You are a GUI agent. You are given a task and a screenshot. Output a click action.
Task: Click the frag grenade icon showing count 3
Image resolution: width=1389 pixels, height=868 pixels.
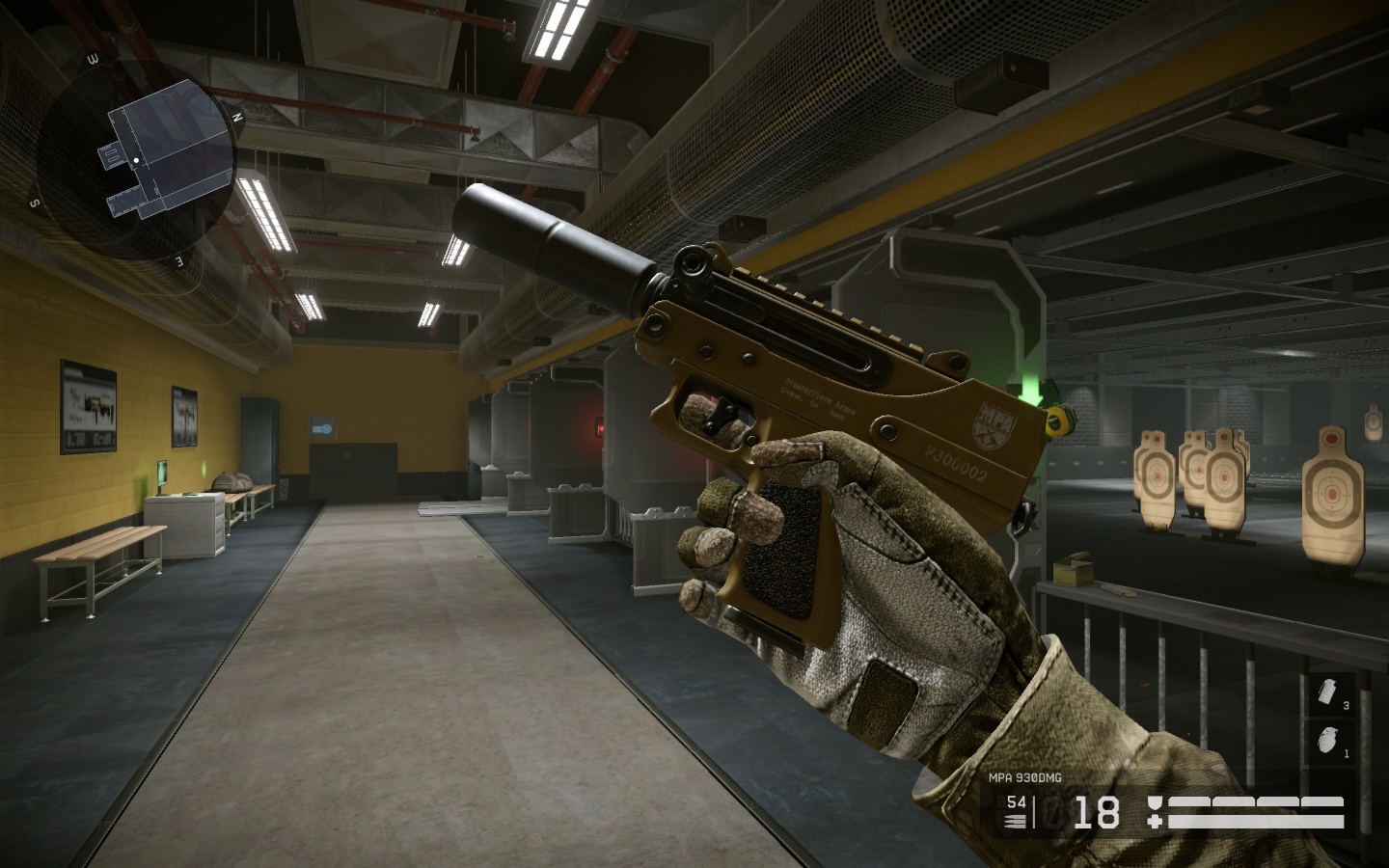click(x=1325, y=691)
